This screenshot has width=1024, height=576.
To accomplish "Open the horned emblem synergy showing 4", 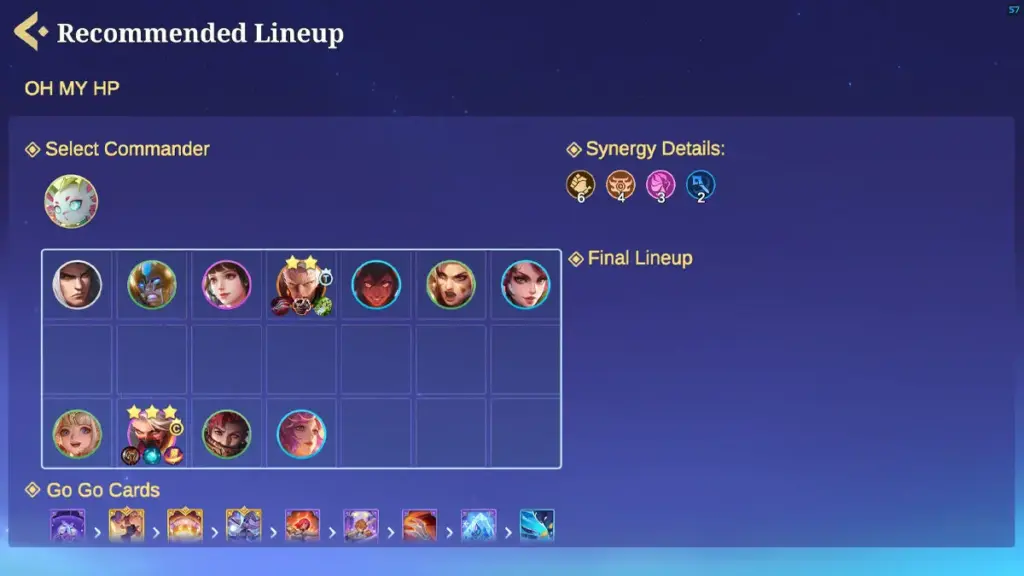I will 621,185.
